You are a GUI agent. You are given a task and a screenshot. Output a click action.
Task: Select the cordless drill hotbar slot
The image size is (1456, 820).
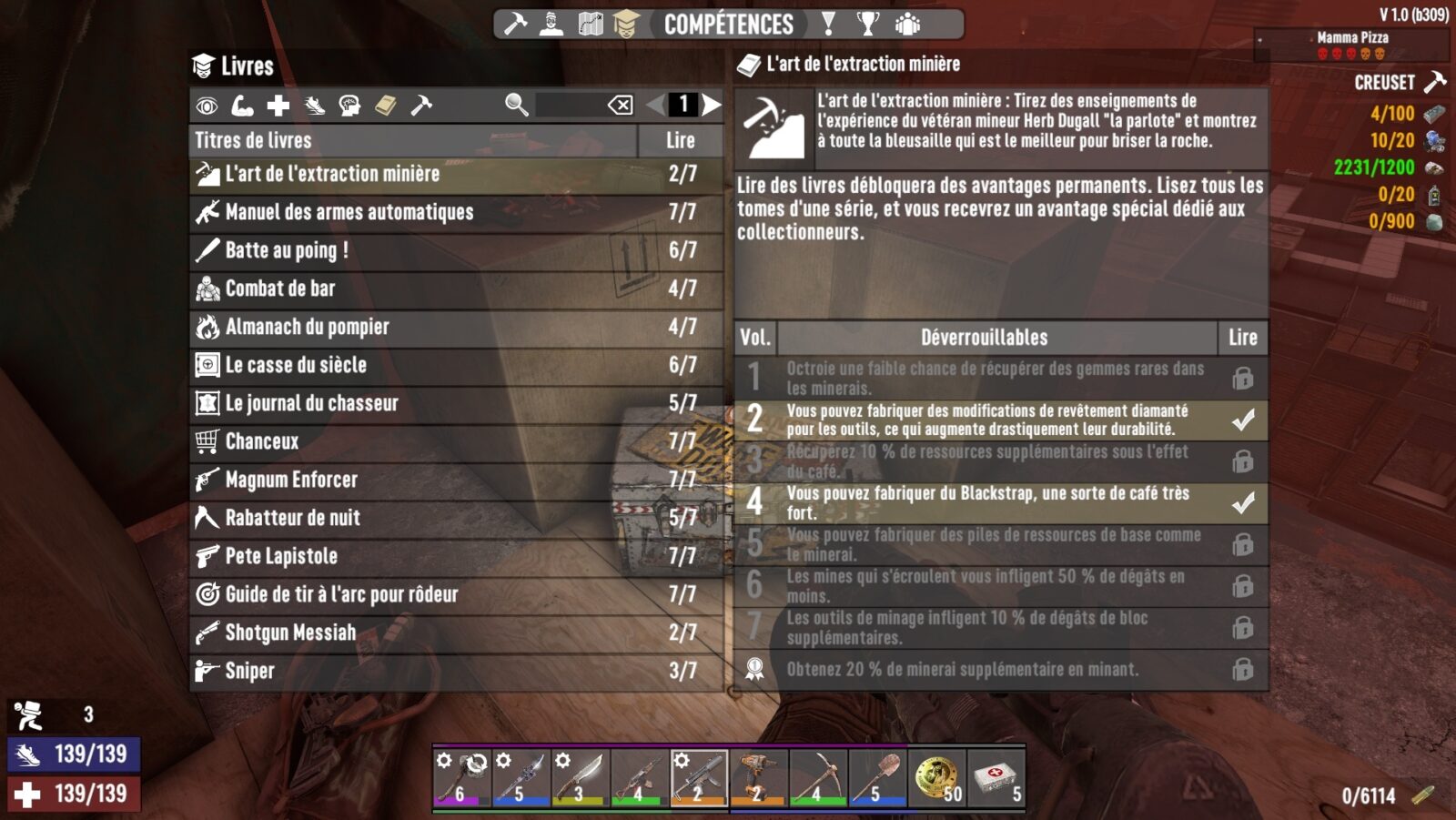point(758,777)
